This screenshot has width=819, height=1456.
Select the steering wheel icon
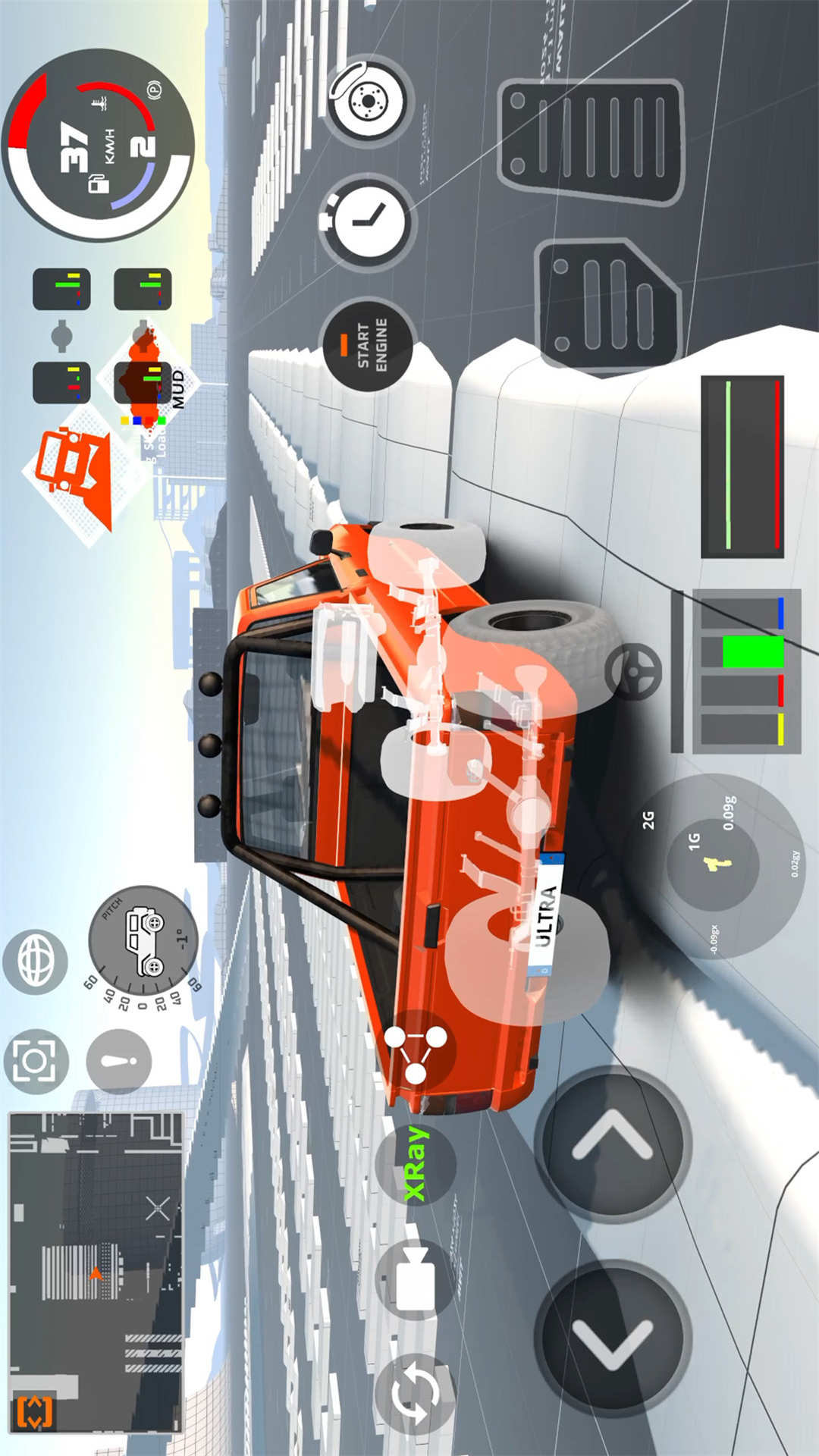coord(634,671)
